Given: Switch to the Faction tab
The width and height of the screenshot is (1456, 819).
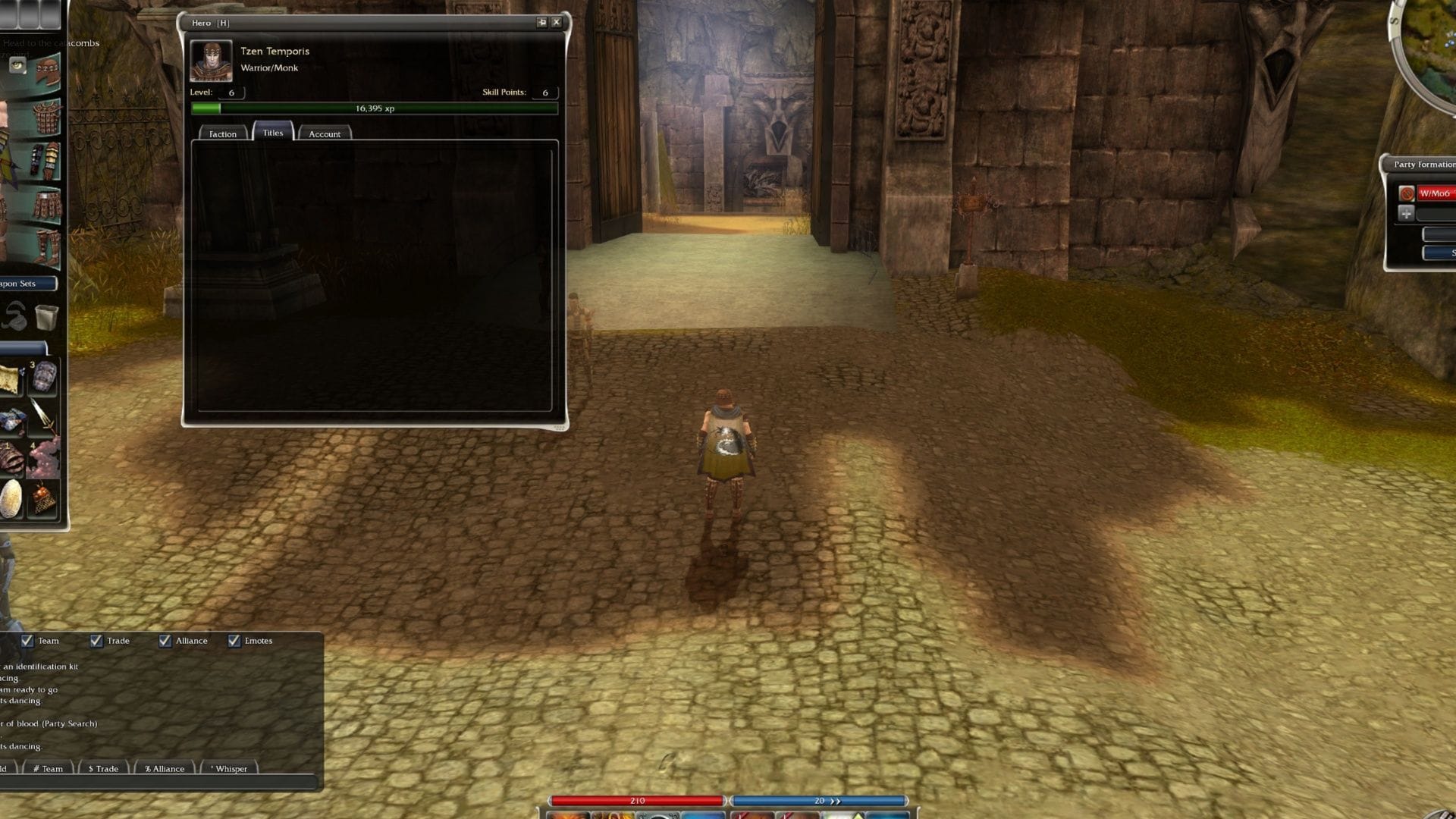Looking at the screenshot, I should tap(222, 133).
